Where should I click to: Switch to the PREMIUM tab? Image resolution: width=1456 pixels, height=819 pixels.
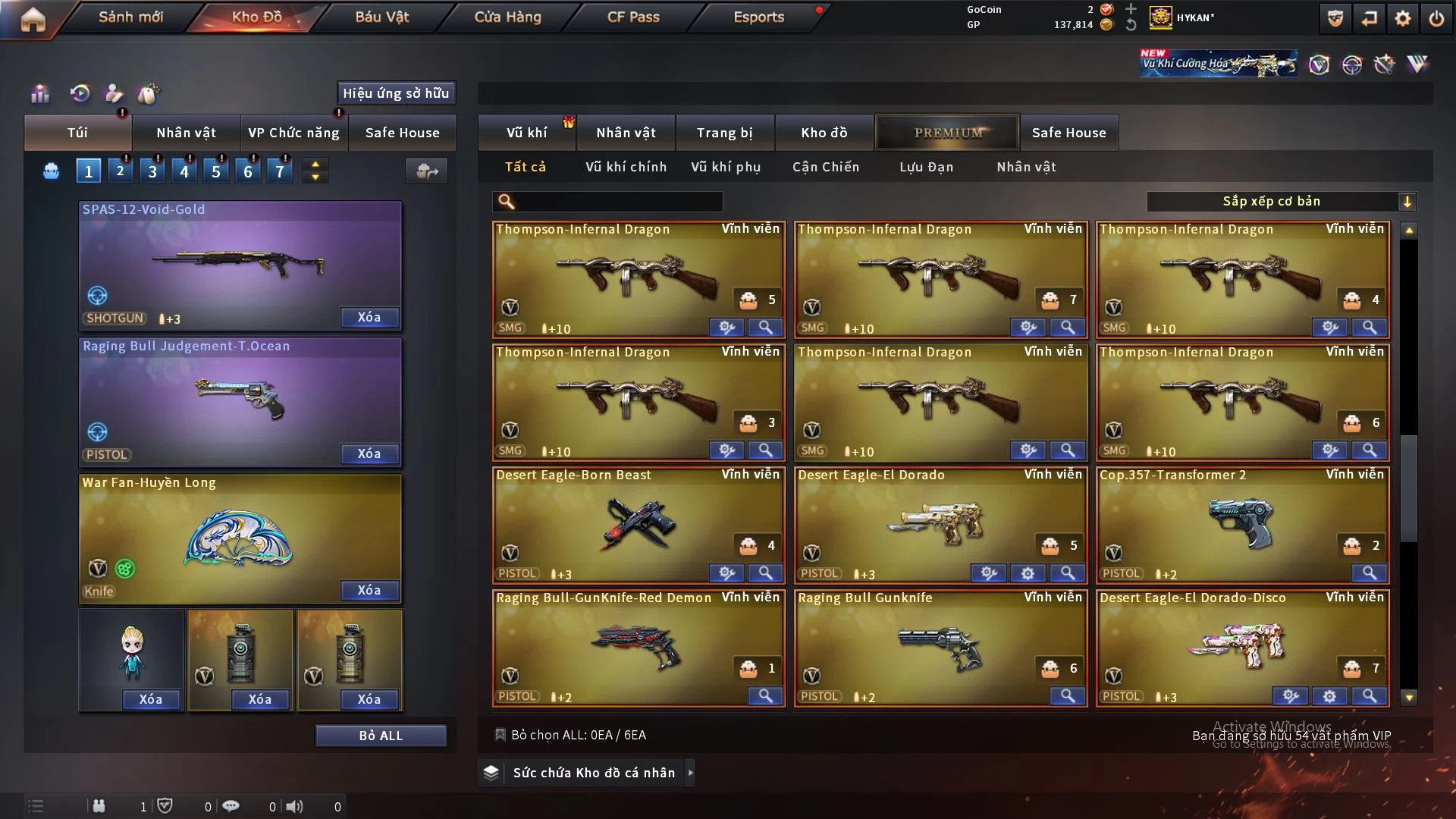(947, 133)
